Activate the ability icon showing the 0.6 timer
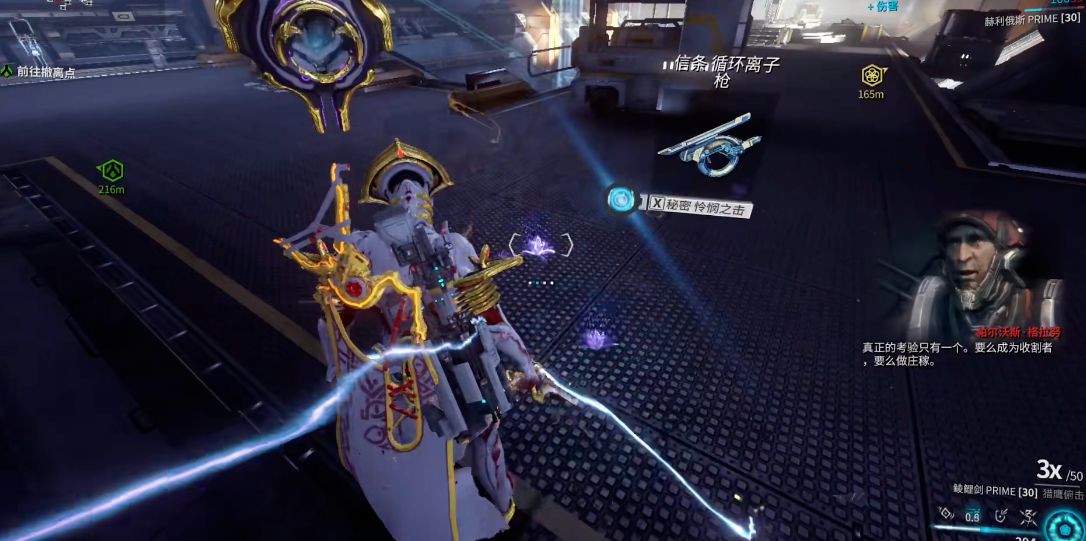 point(973,516)
